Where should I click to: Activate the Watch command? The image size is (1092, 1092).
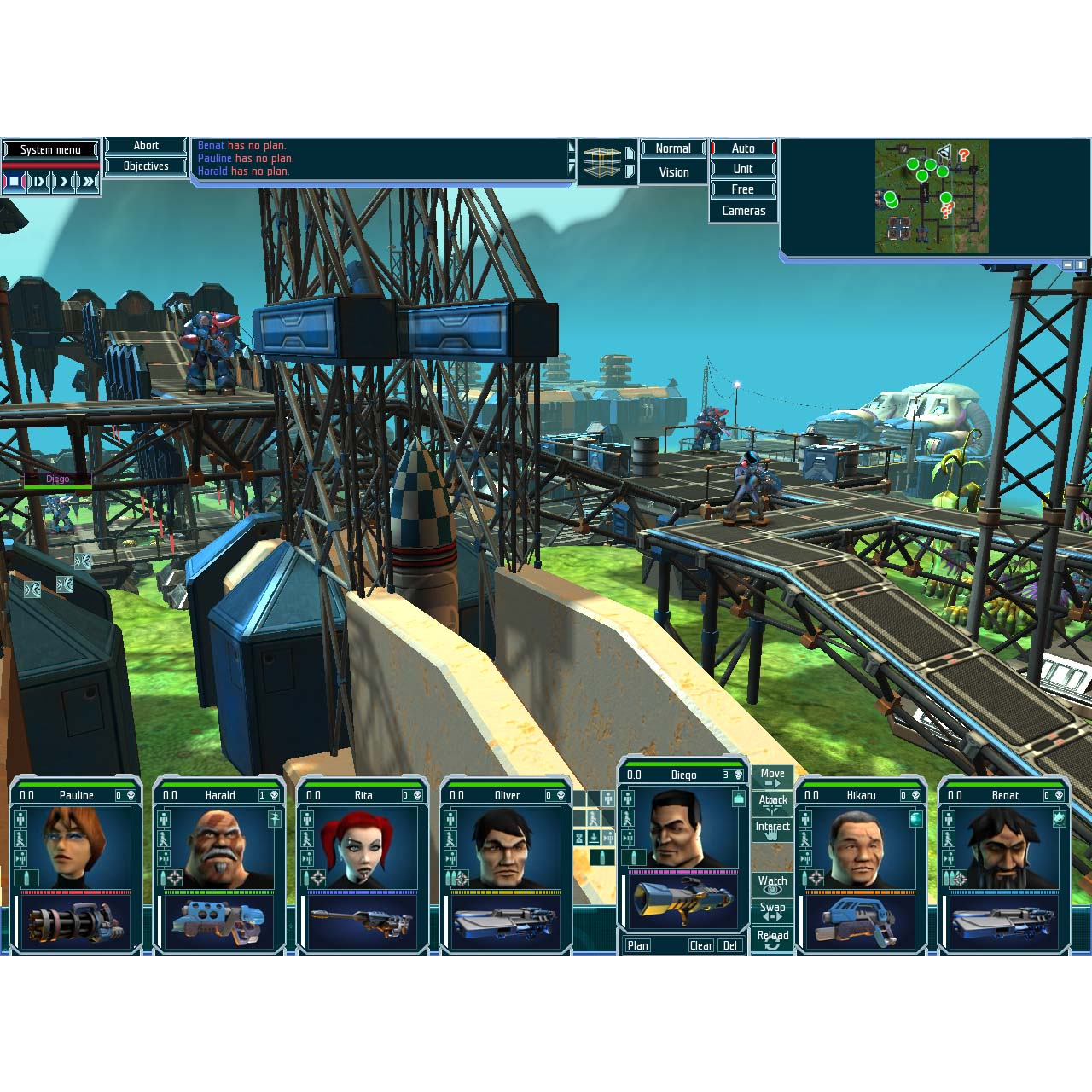773,884
